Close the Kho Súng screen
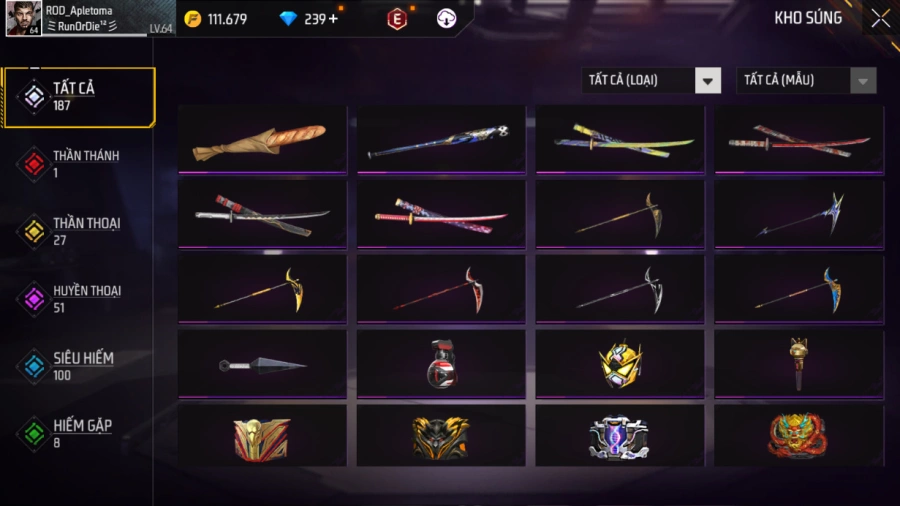Image resolution: width=900 pixels, height=506 pixels. (880, 18)
